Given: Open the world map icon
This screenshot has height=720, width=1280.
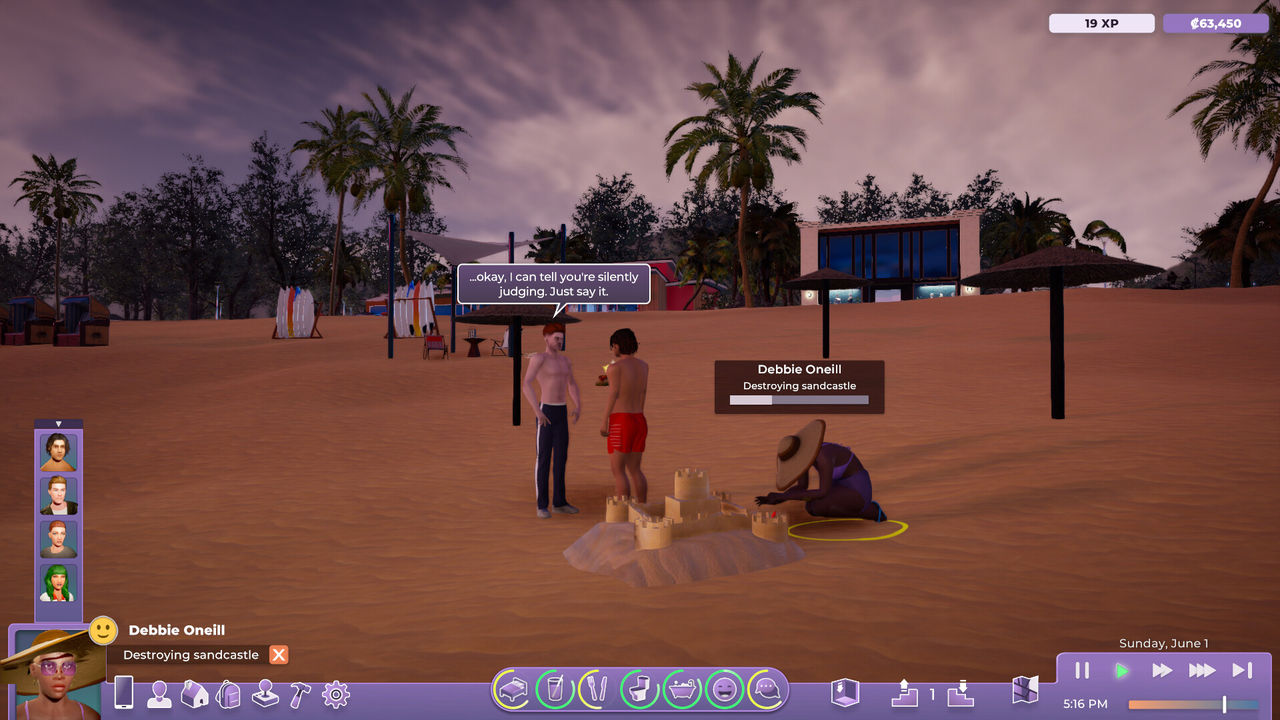Looking at the screenshot, I should pyautogui.click(x=1024, y=692).
